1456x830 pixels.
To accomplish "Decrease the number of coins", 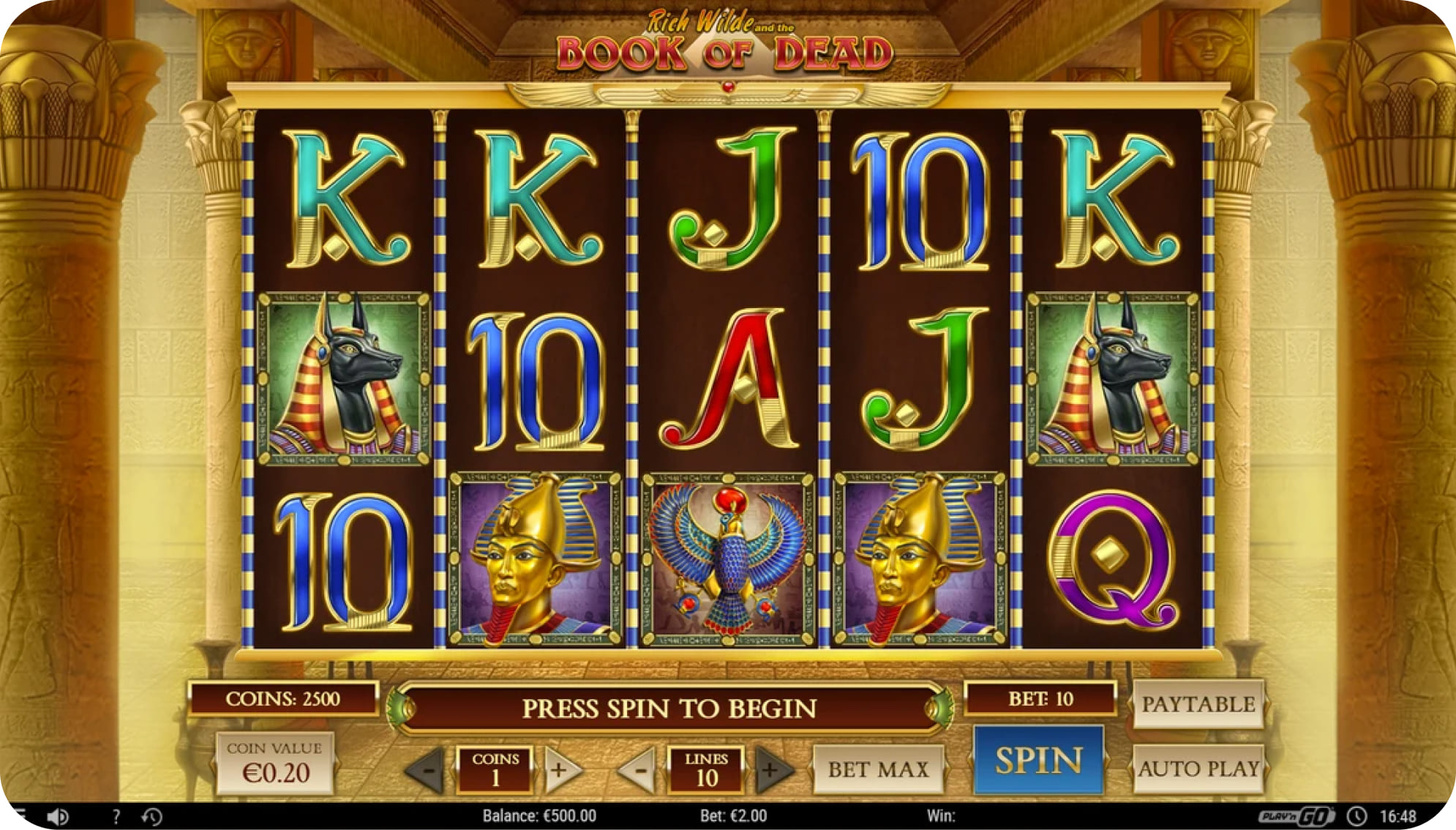I will point(427,769).
